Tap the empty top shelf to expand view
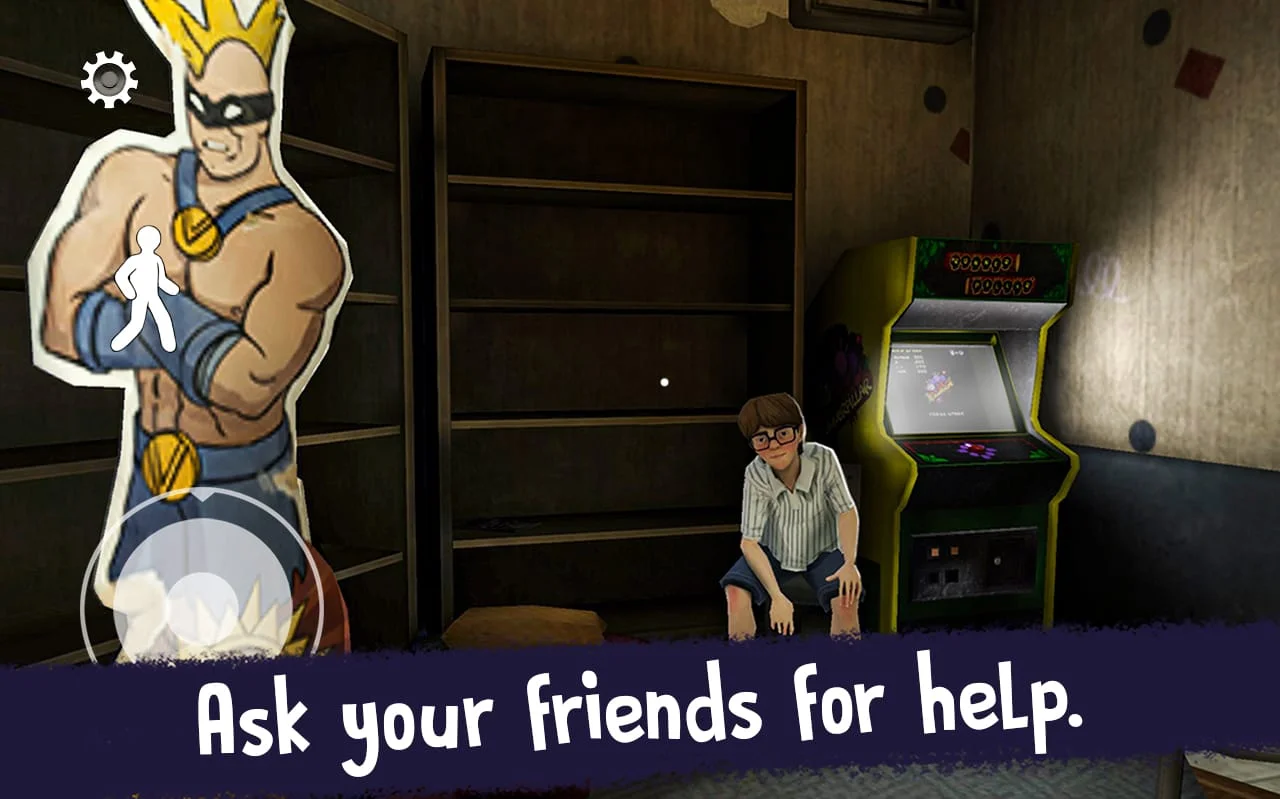This screenshot has height=799, width=1280. (600, 120)
